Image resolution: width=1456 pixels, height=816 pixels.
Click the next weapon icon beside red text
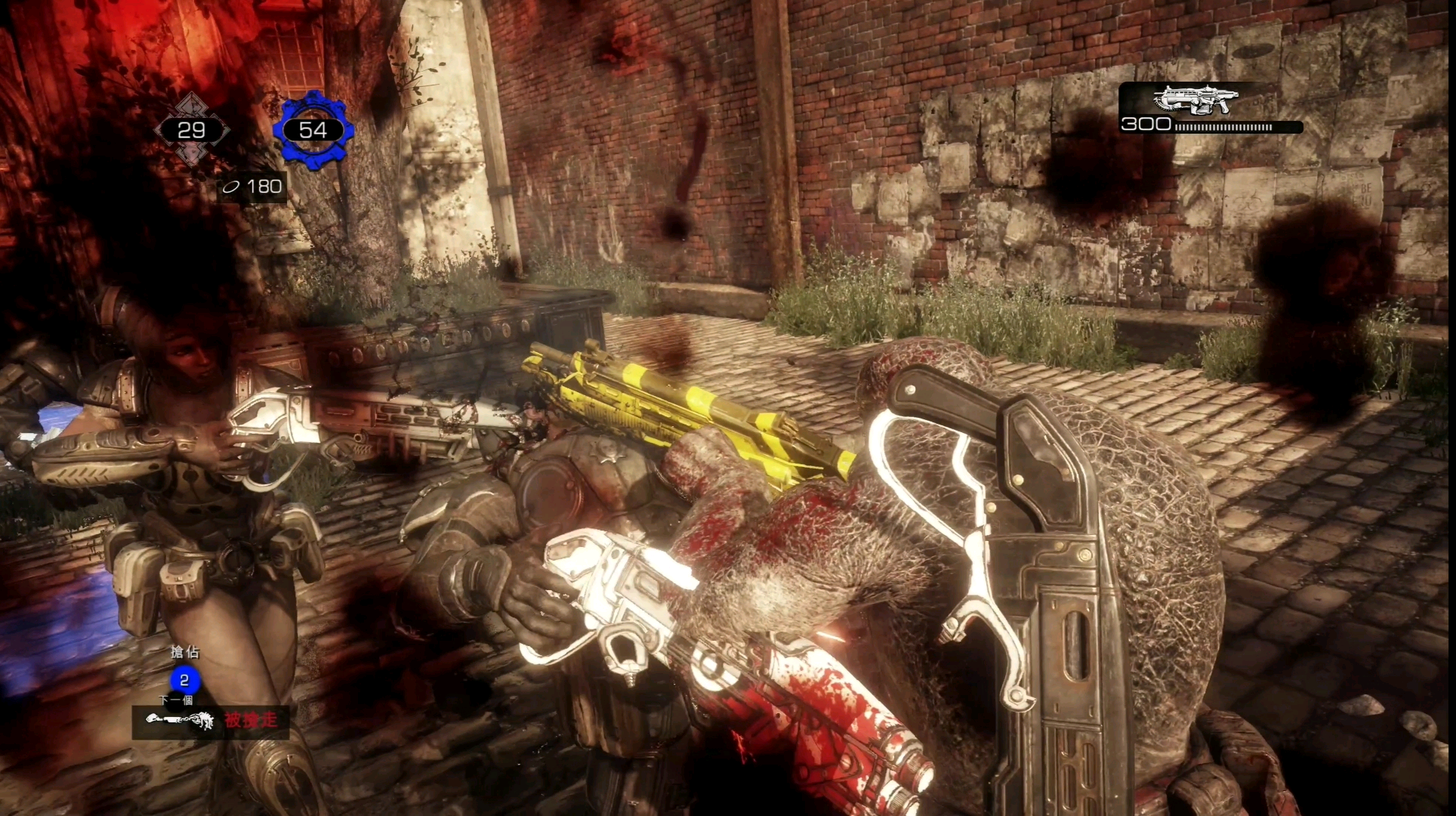coord(180,721)
